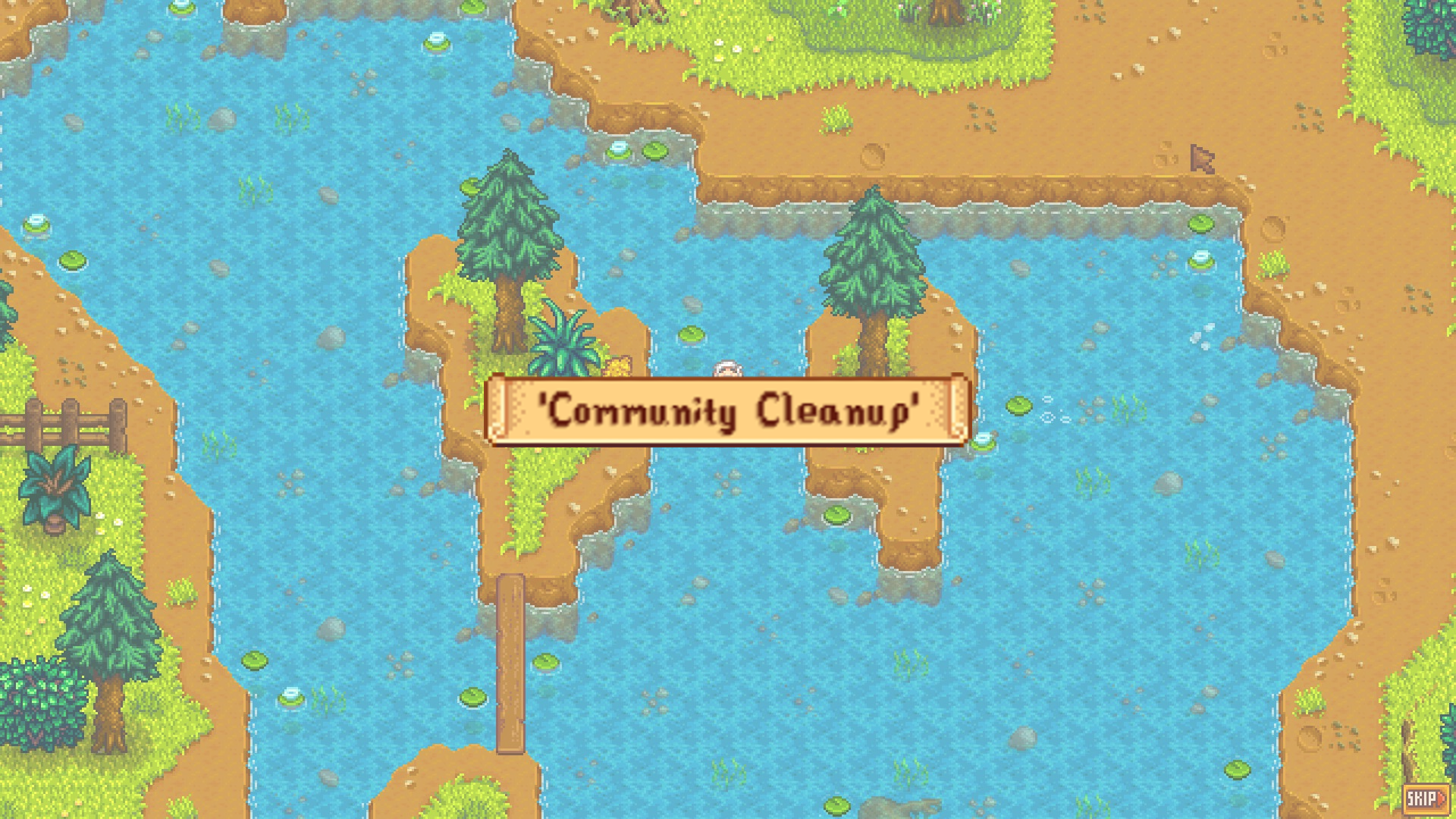Screen dimensions: 1456x819
Task: Click the fern plant beside the banner
Action: [x=565, y=341]
